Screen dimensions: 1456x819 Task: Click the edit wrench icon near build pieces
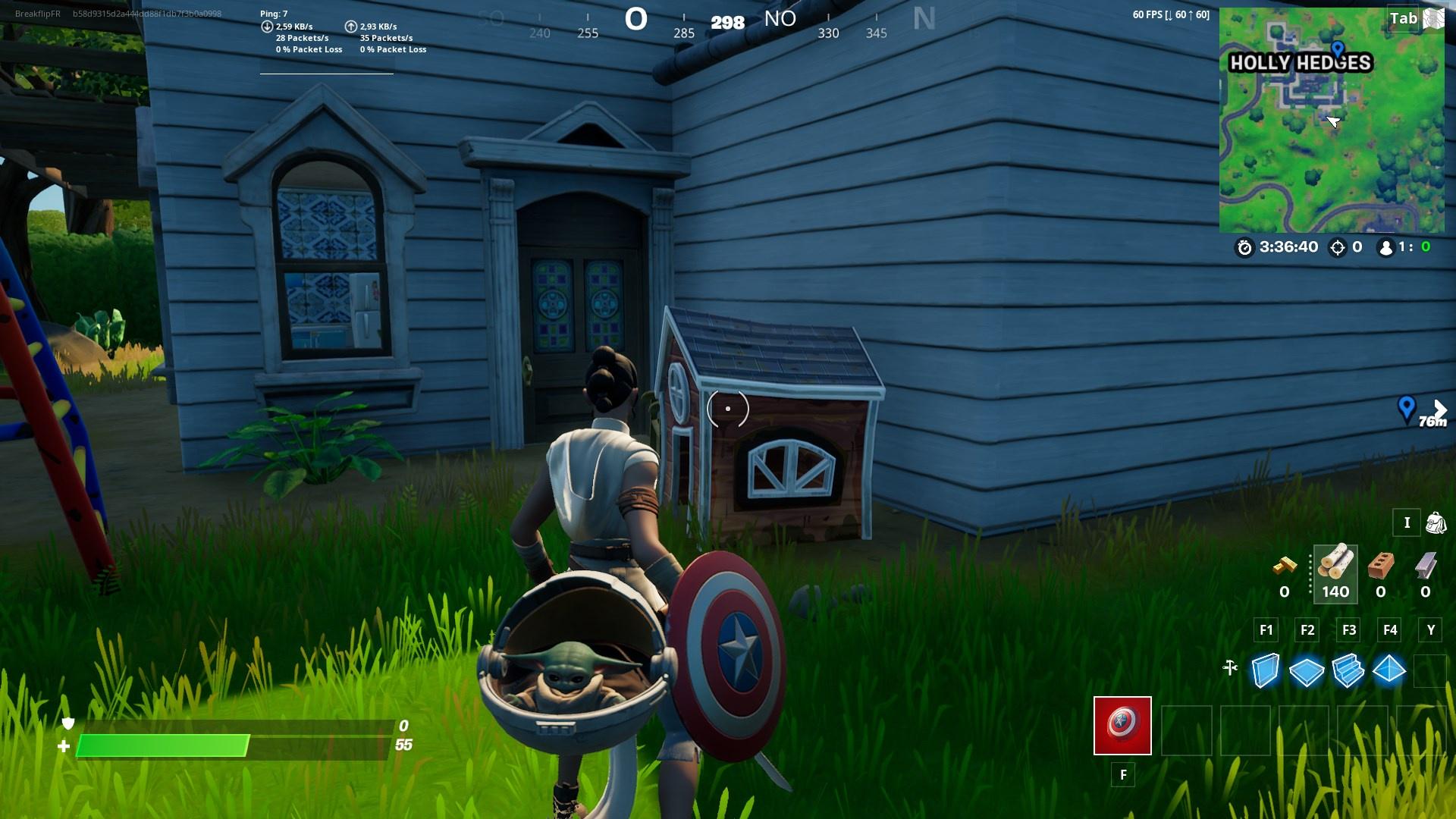[x=1230, y=667]
